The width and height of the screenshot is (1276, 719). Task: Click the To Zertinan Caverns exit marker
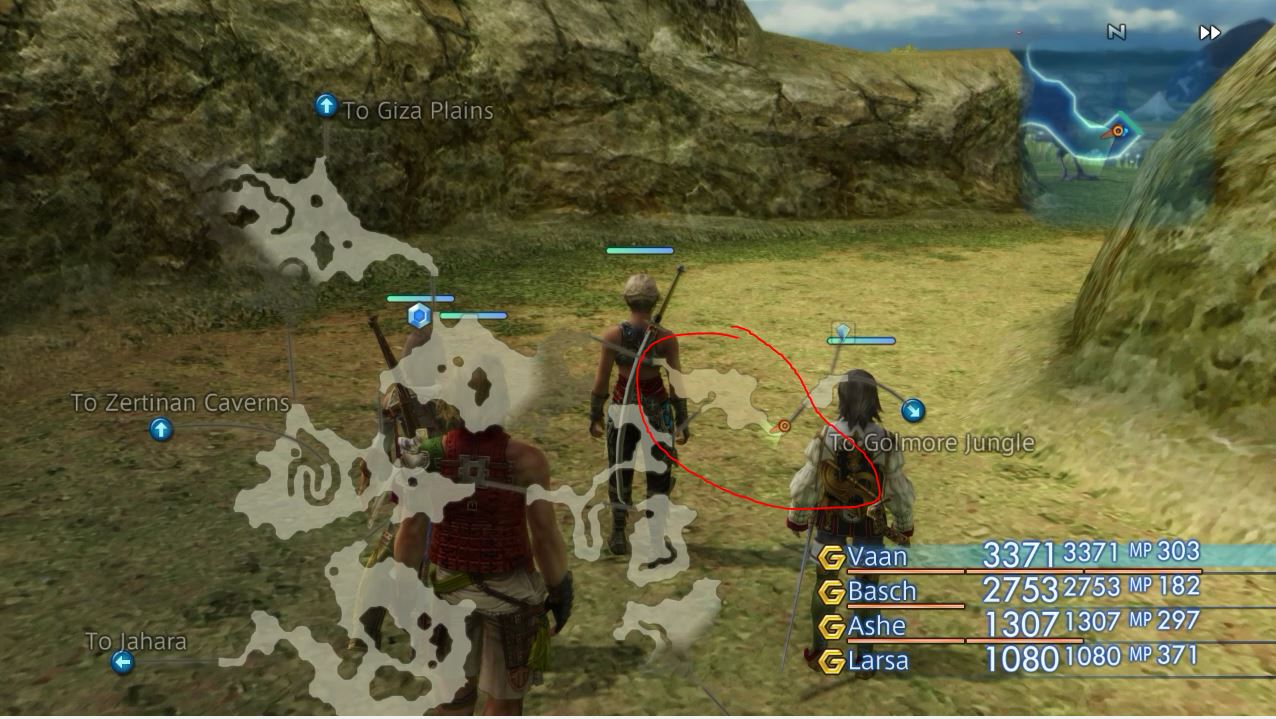coord(161,430)
